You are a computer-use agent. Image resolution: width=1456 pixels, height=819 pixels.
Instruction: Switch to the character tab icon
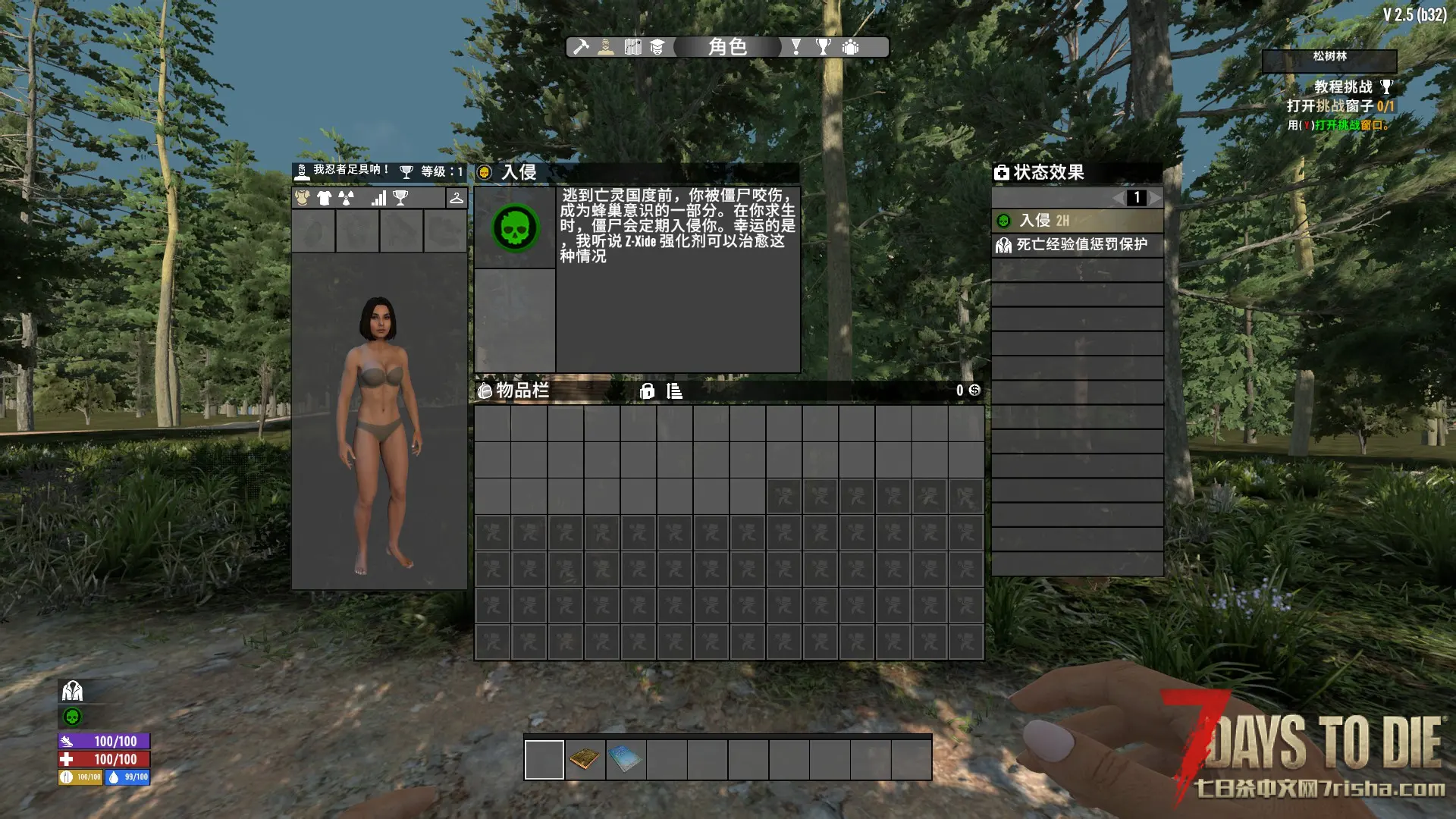click(x=606, y=47)
